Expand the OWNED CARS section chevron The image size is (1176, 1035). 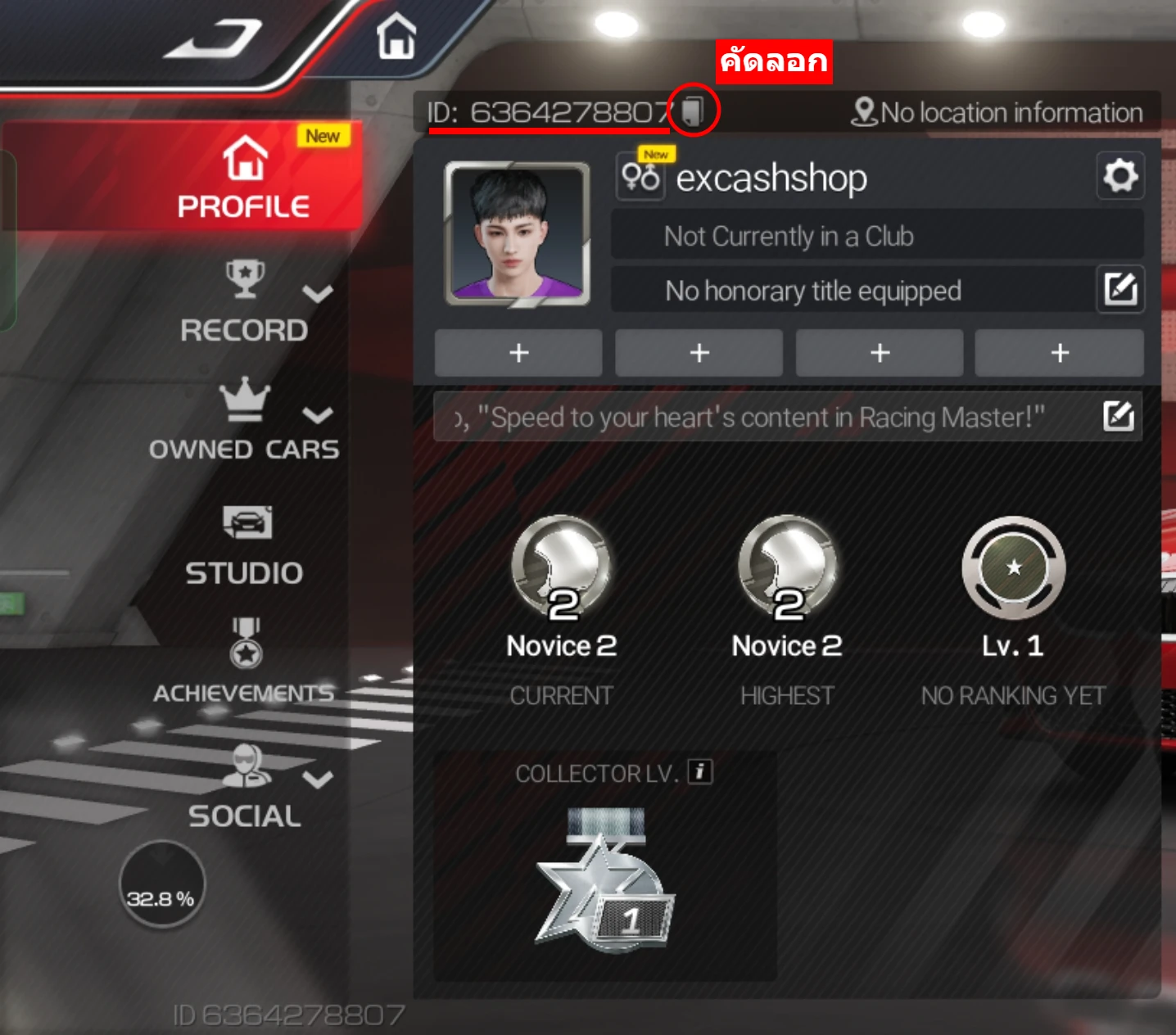coord(318,417)
